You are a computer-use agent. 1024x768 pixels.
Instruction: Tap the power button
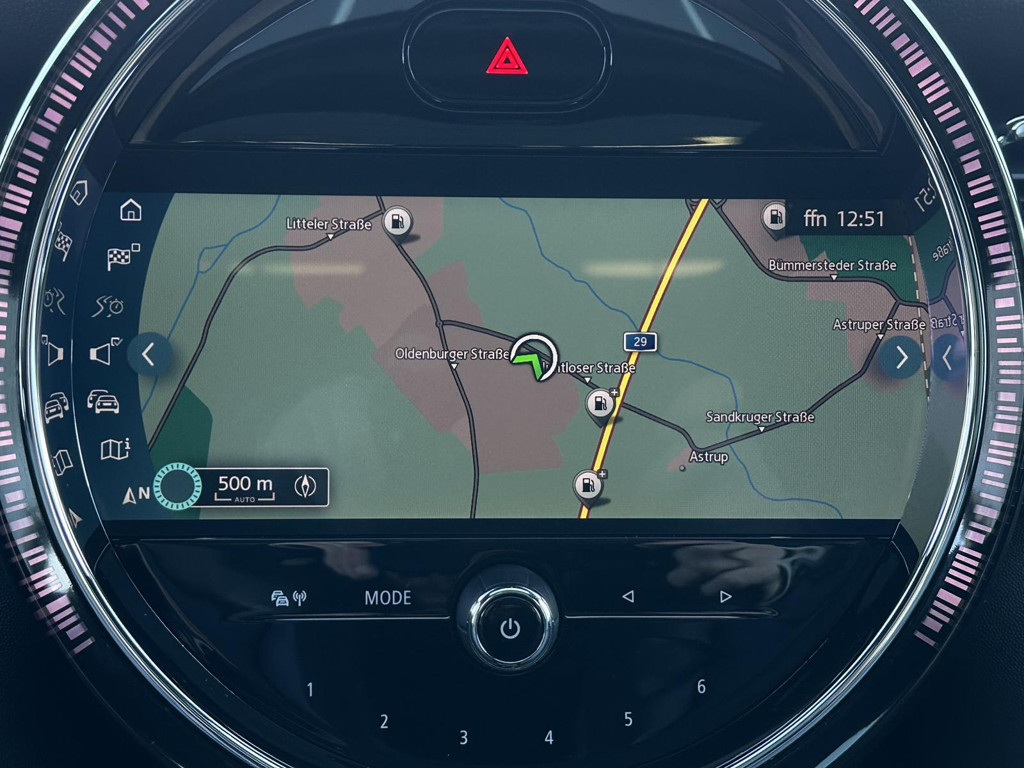[x=510, y=628]
